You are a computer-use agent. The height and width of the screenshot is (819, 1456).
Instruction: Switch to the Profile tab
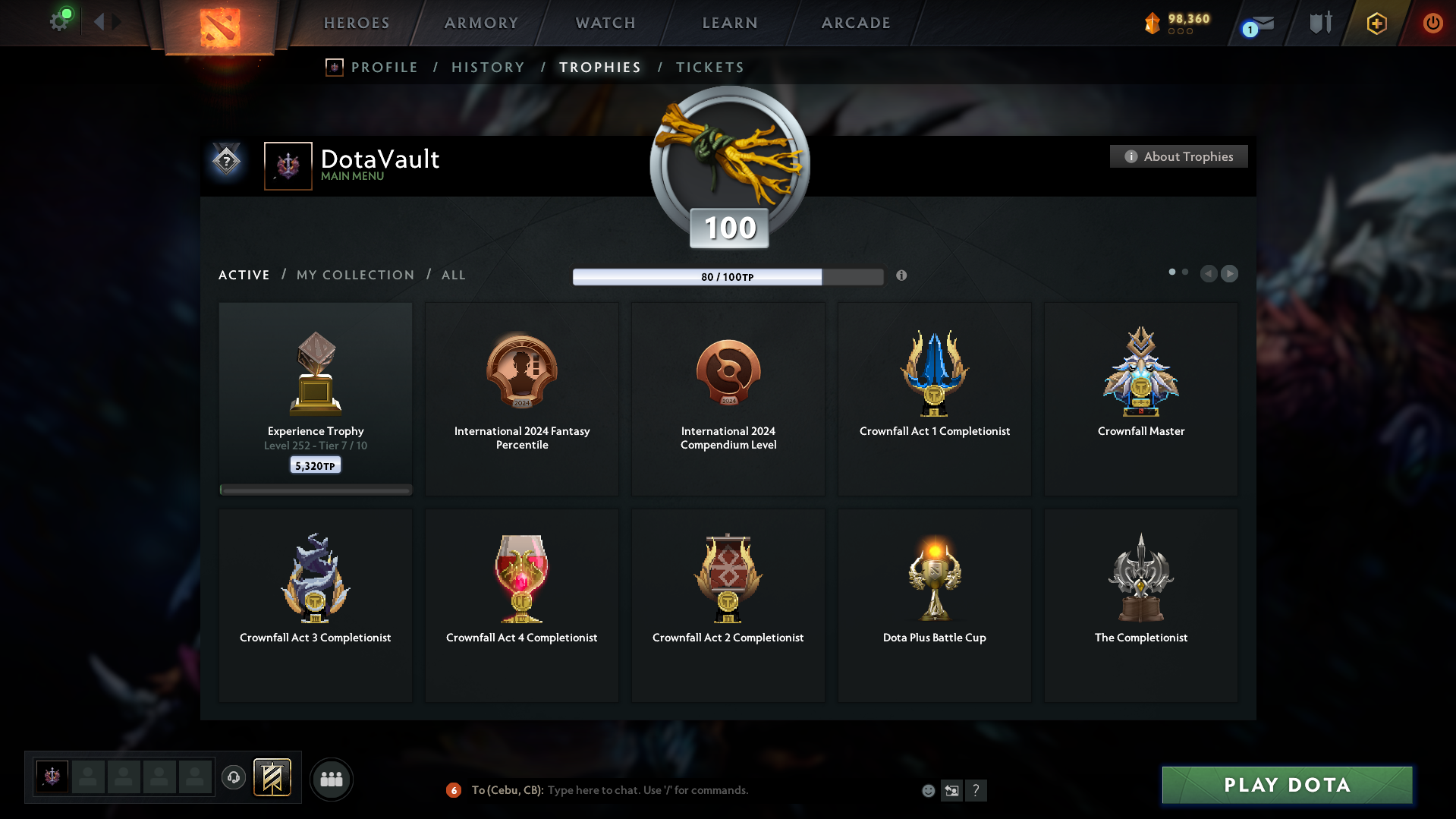point(384,68)
